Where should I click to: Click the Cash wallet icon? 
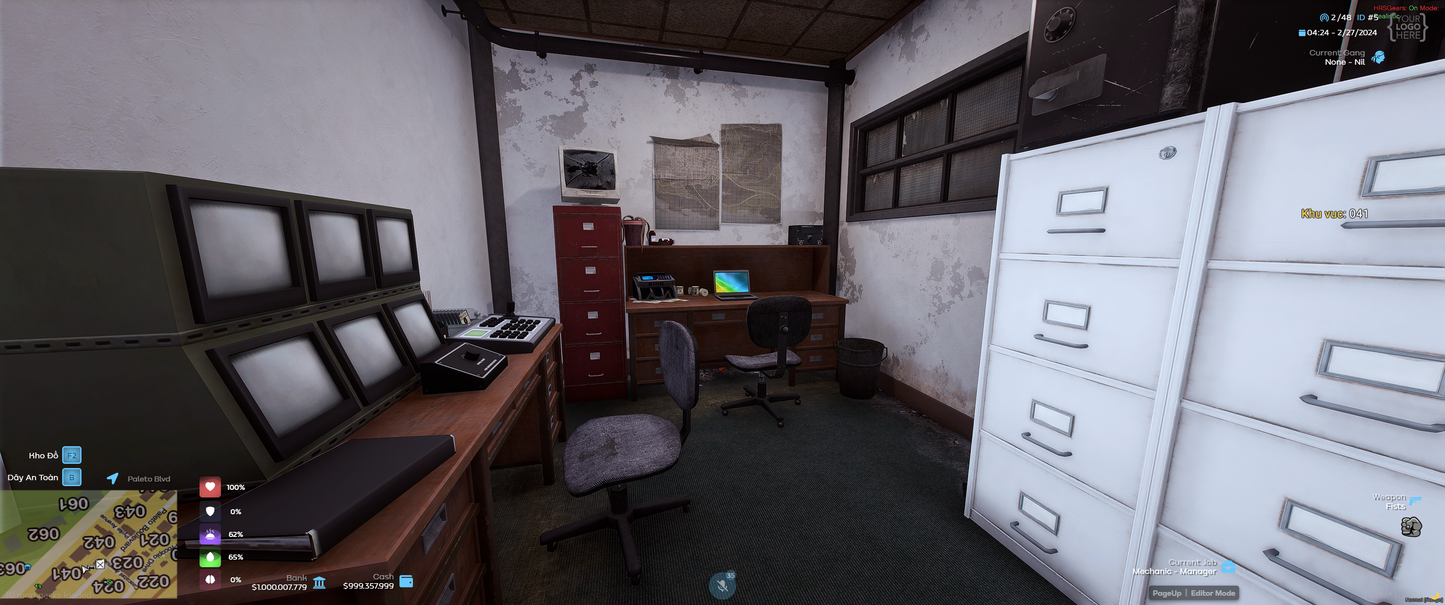406,582
